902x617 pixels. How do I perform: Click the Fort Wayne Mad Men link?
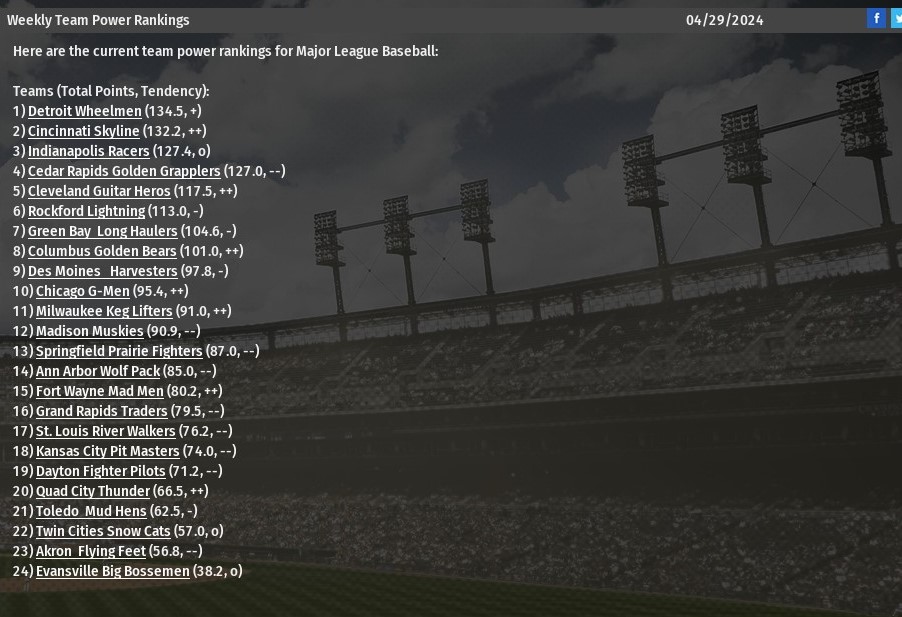click(x=100, y=391)
